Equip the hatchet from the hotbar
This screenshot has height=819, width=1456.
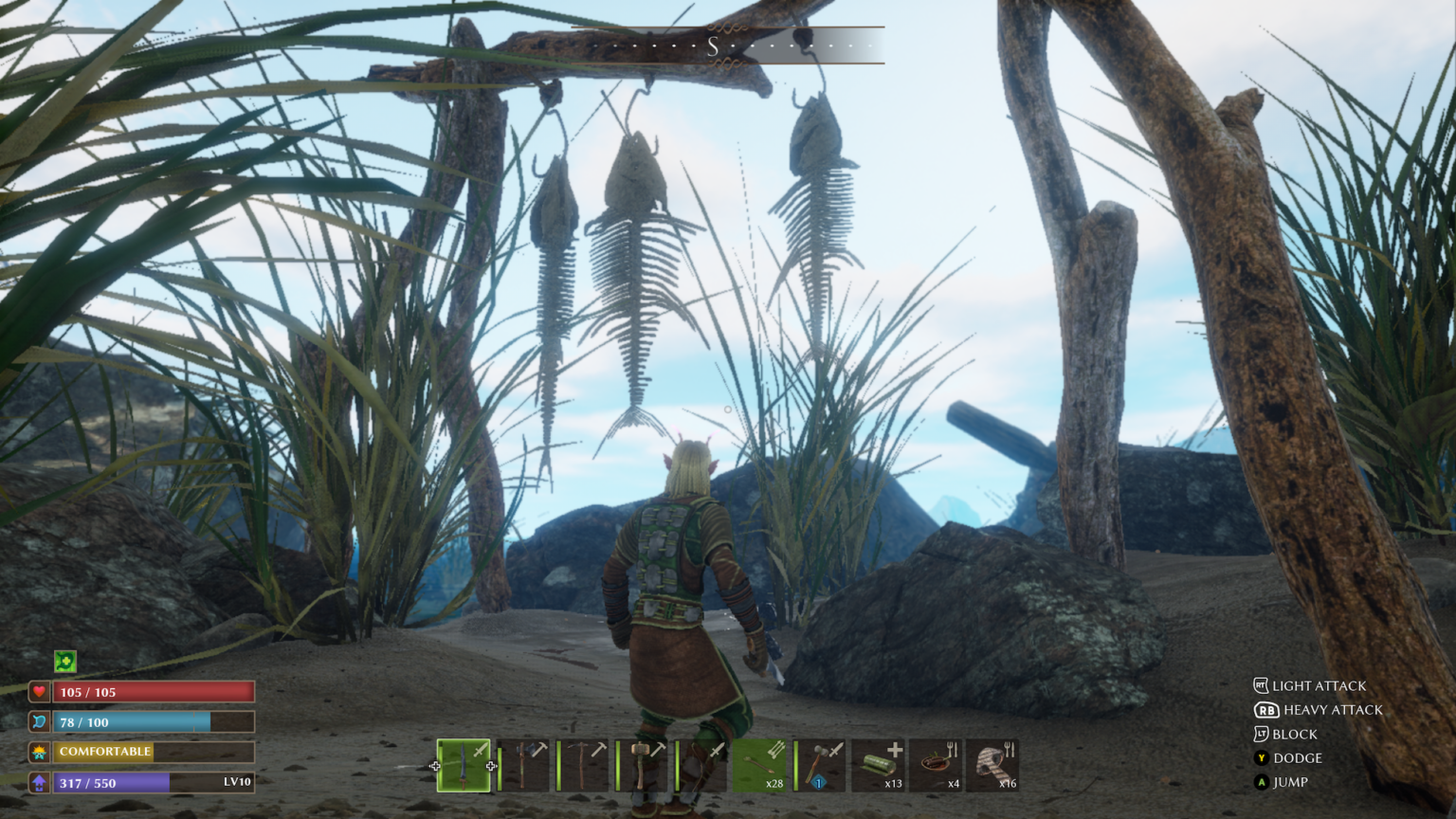(x=524, y=764)
